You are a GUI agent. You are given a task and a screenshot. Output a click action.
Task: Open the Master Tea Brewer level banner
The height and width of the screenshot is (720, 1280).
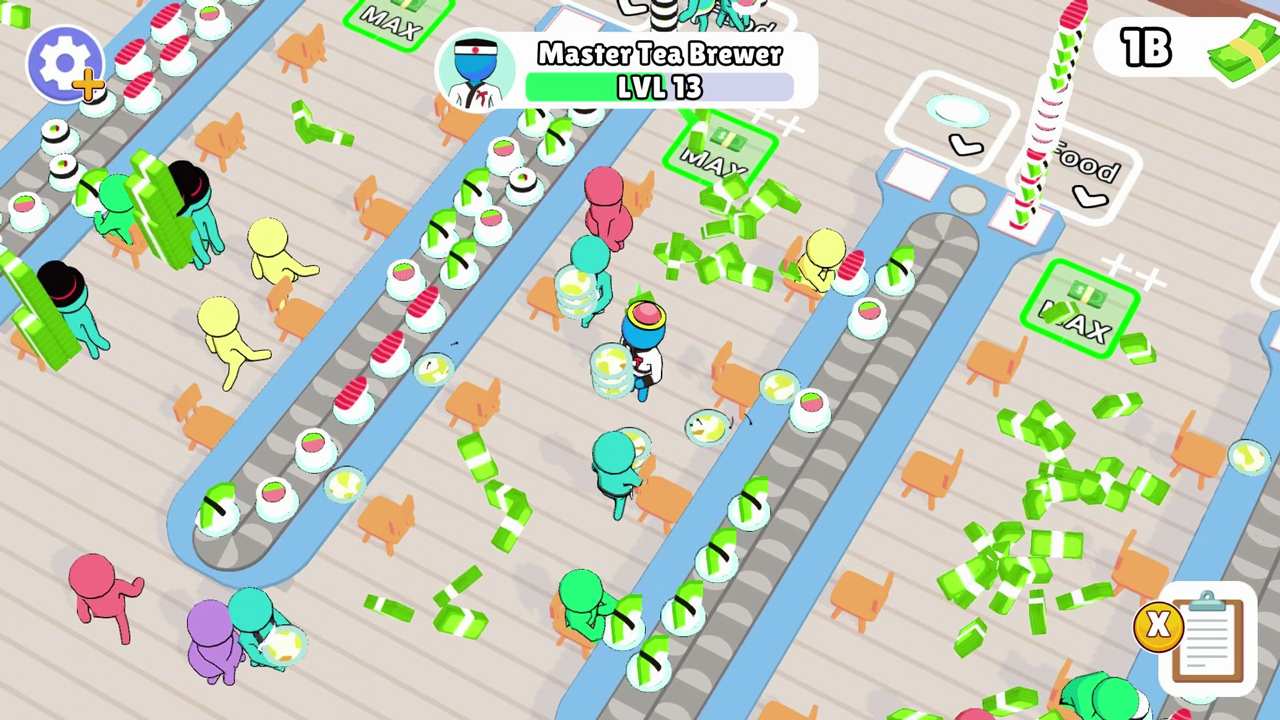[x=660, y=55]
